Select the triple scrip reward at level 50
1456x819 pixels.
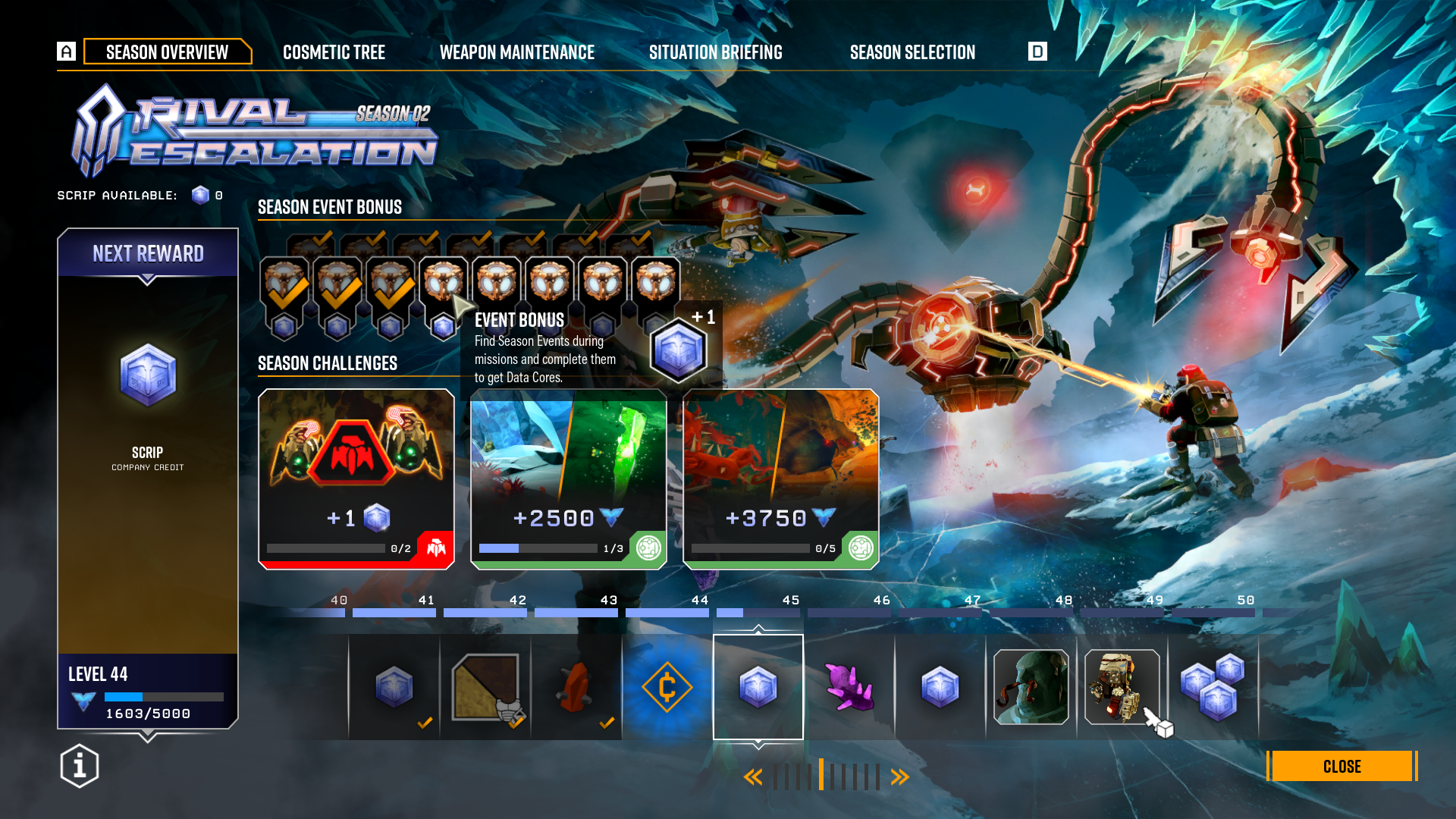pos(1213,687)
